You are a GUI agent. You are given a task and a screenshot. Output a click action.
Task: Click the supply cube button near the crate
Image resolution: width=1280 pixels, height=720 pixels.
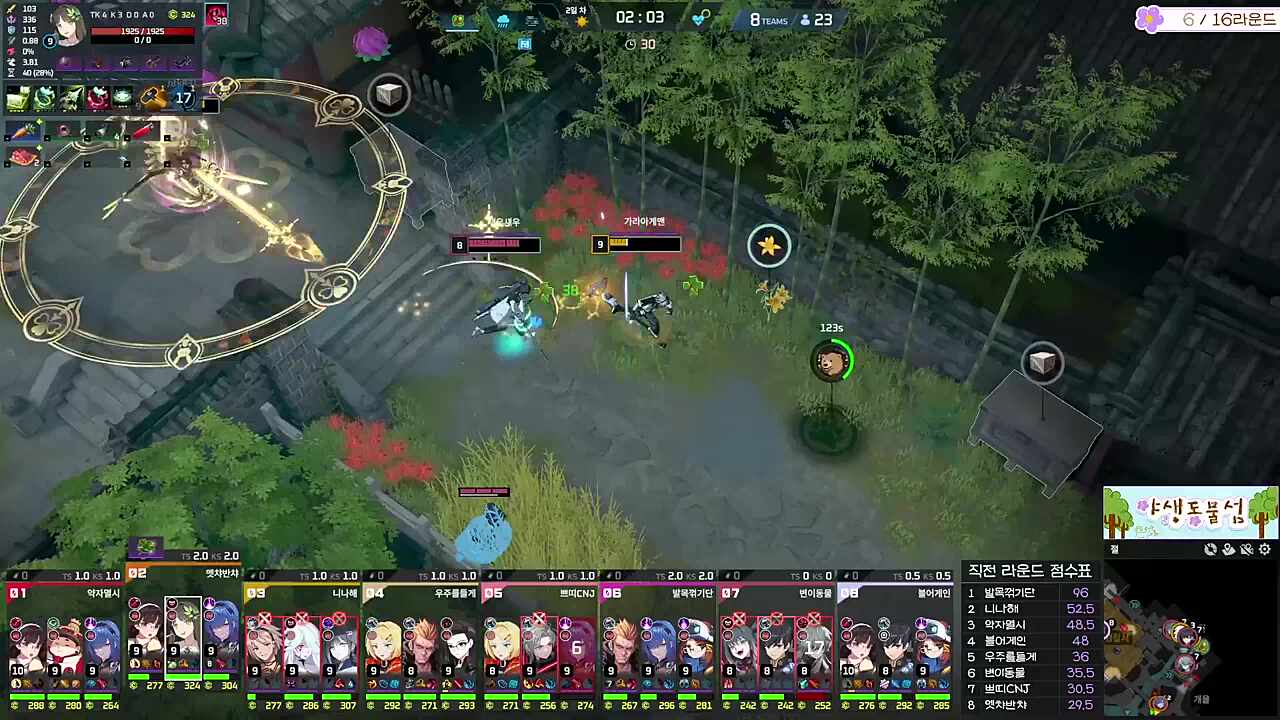1043,363
